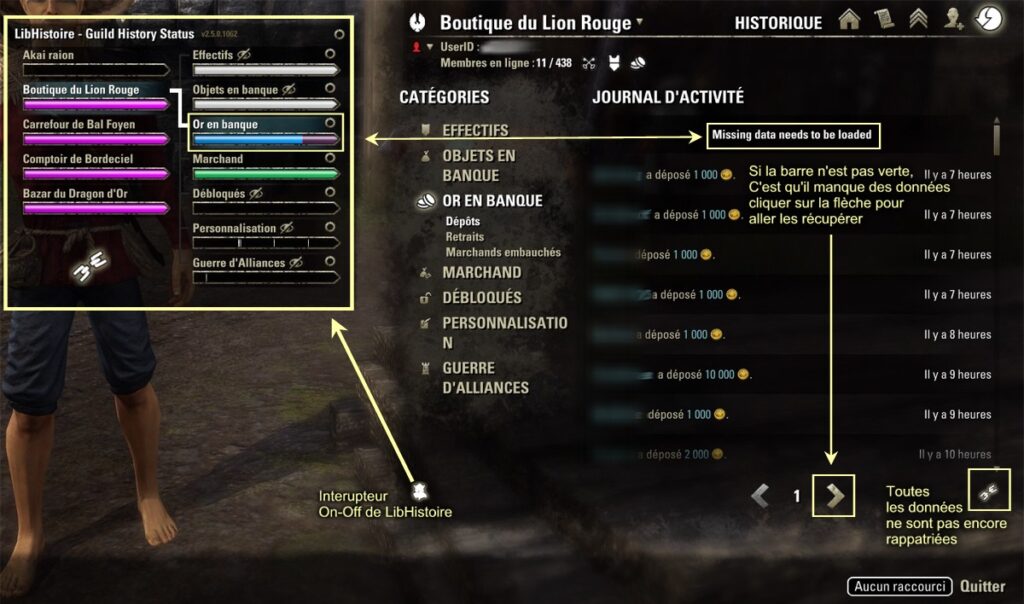Go to previous history page arrow

pos(761,495)
